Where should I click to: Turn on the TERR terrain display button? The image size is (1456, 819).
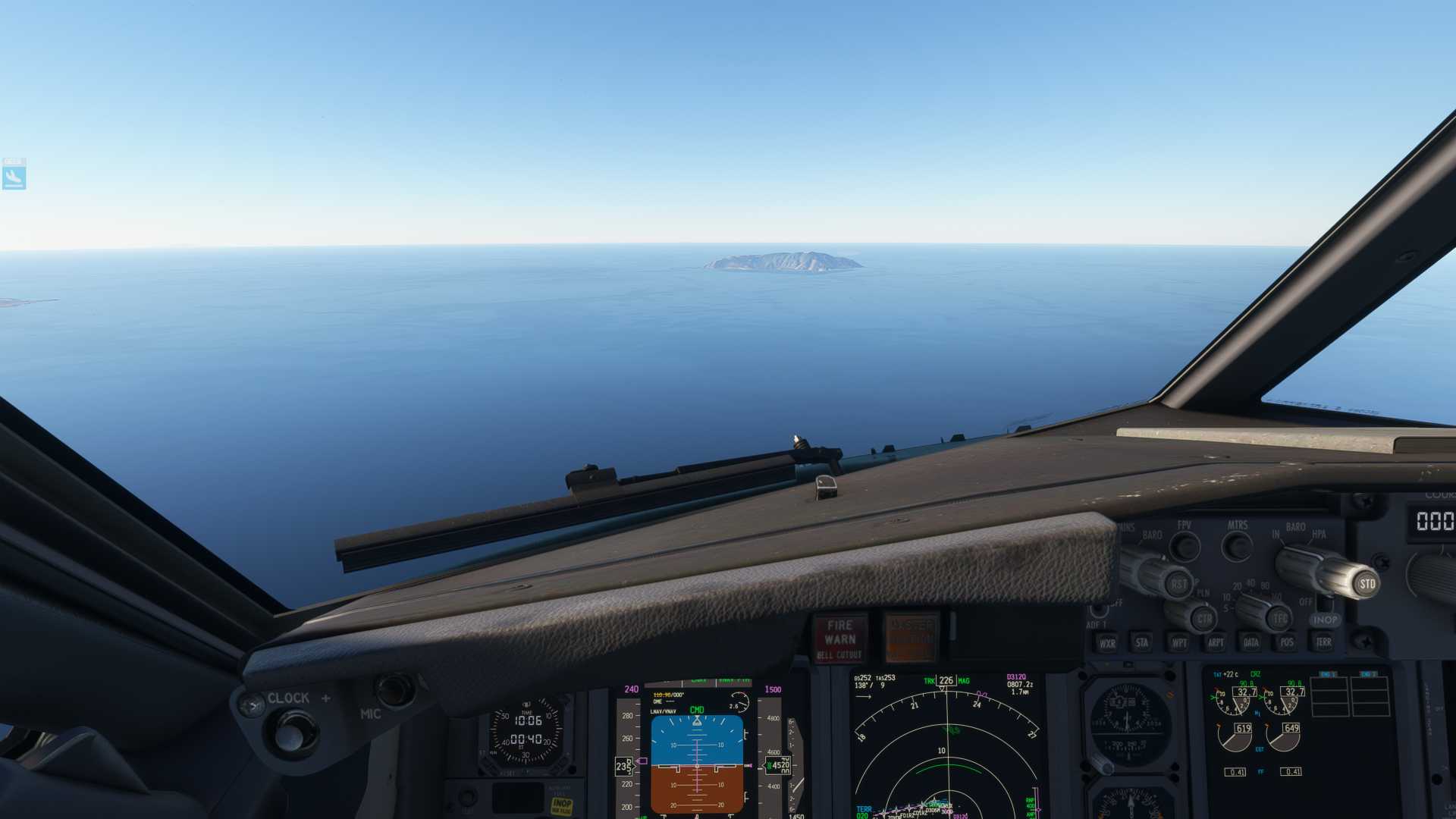pyautogui.click(x=1324, y=642)
